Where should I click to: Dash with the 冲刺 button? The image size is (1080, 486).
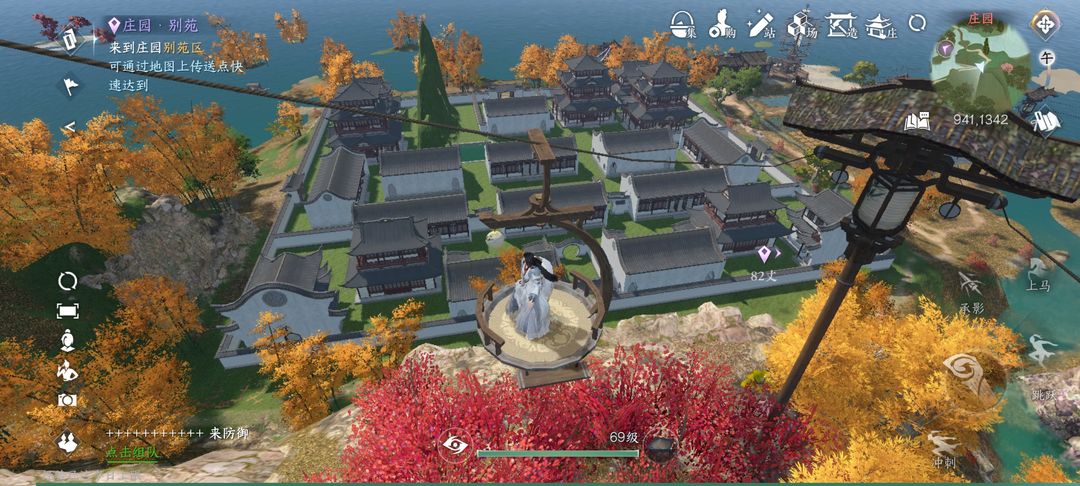942,449
